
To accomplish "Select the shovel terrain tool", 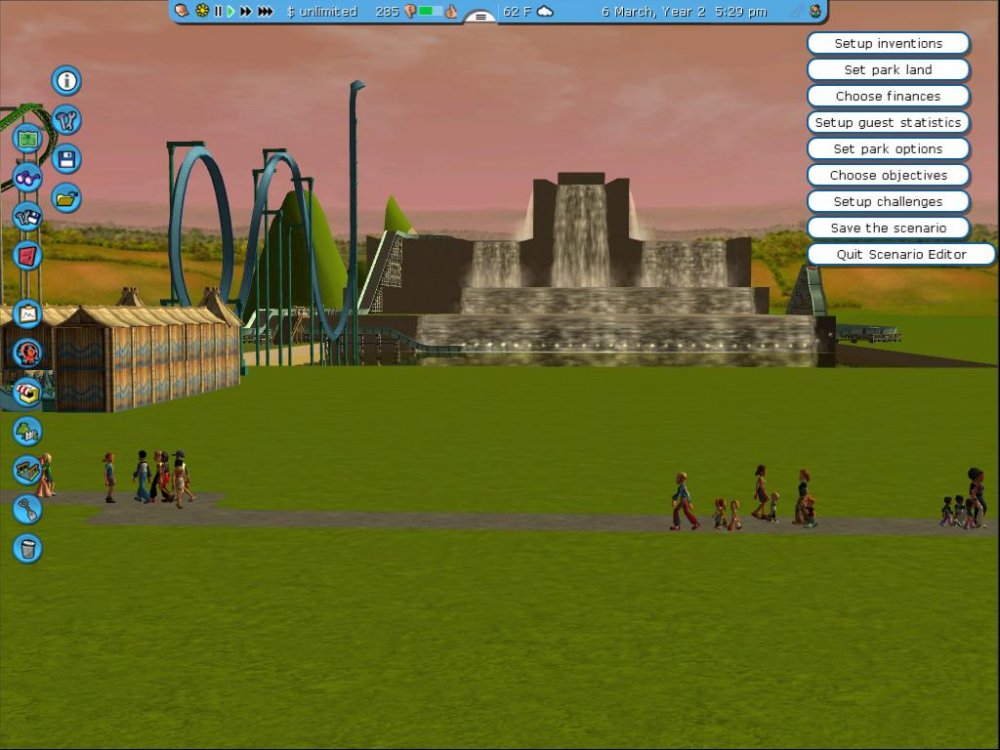I will coord(27,509).
